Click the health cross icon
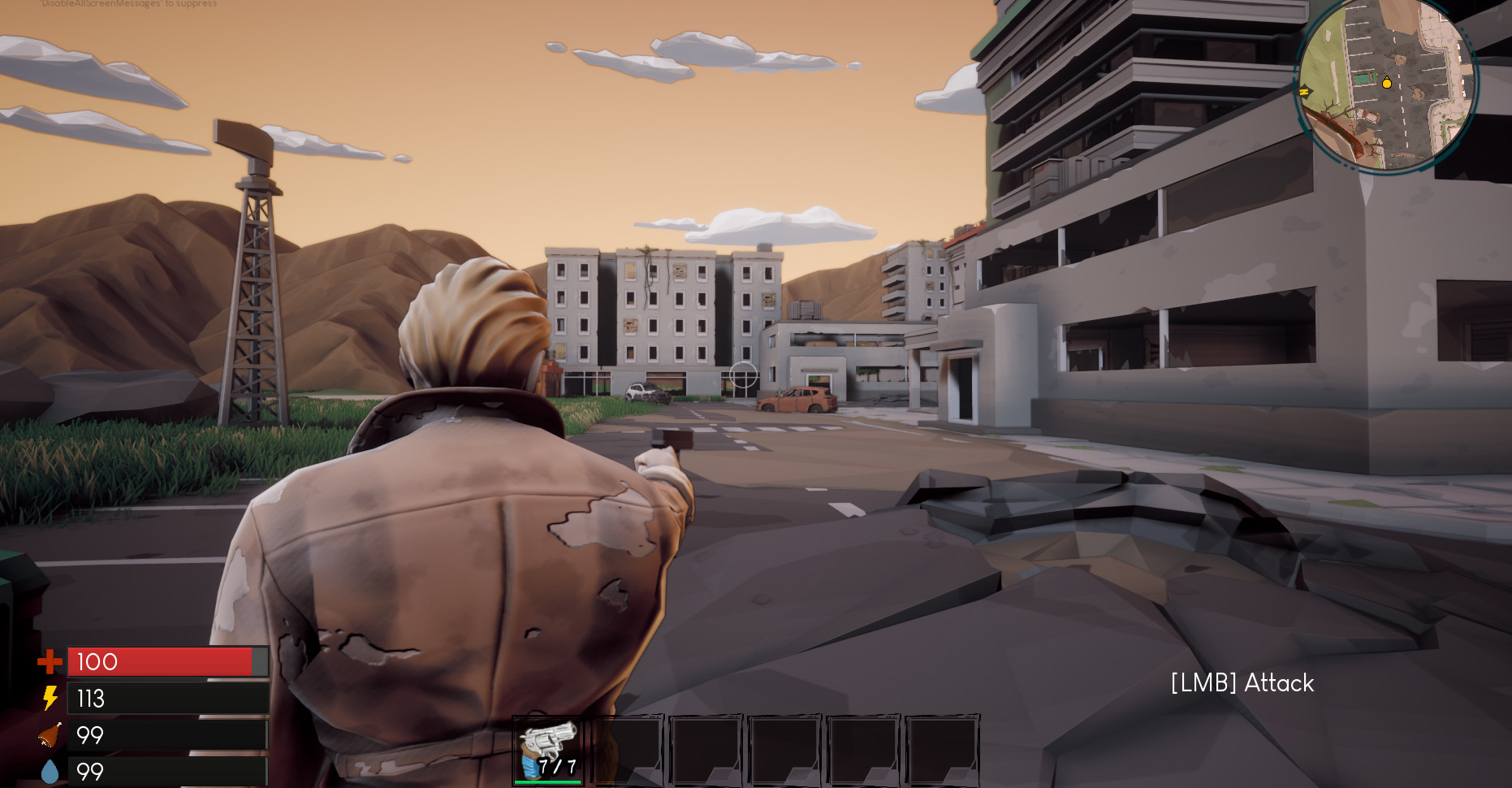1512x788 pixels. [50, 662]
